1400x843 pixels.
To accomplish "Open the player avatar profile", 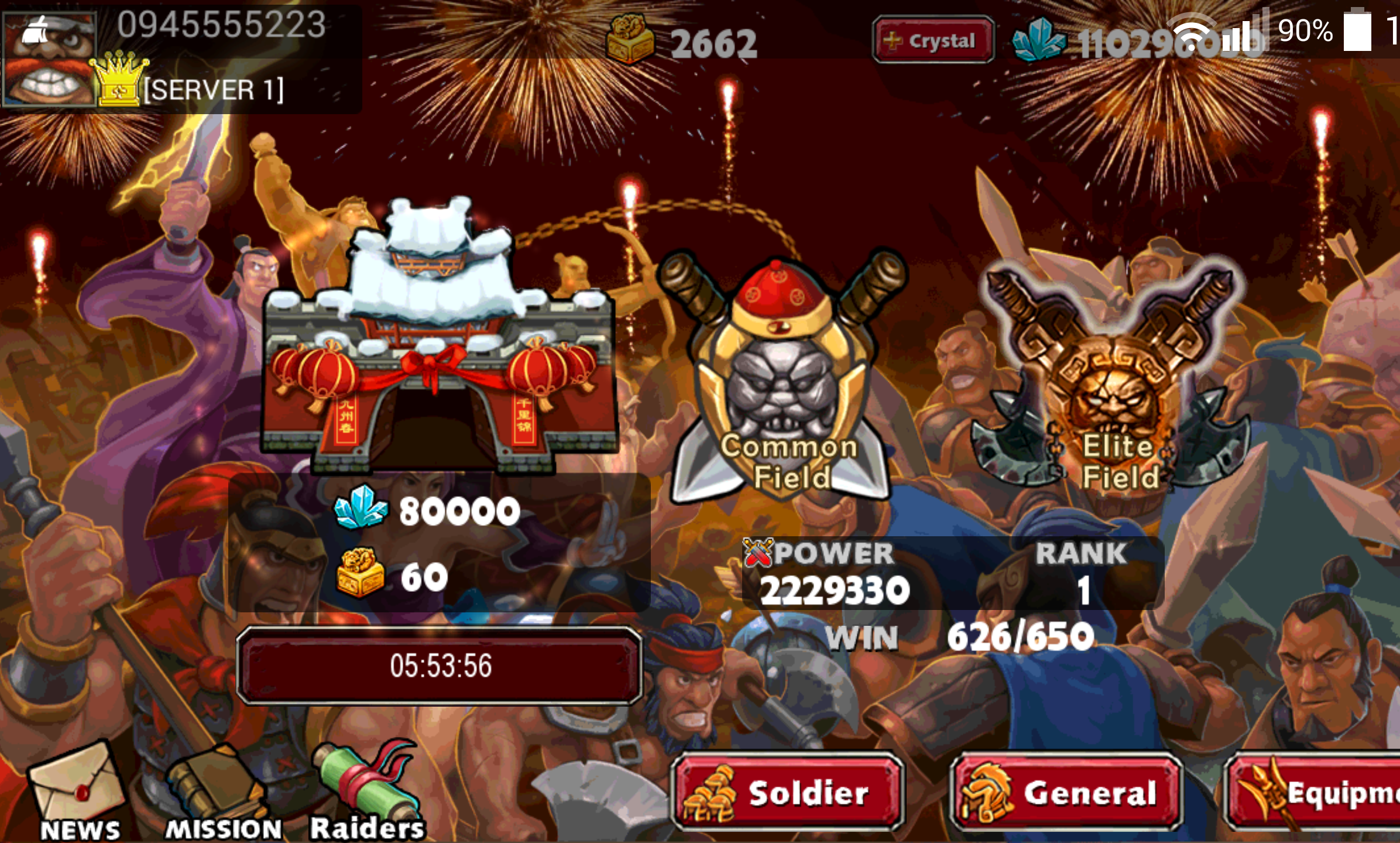I will 50,59.
